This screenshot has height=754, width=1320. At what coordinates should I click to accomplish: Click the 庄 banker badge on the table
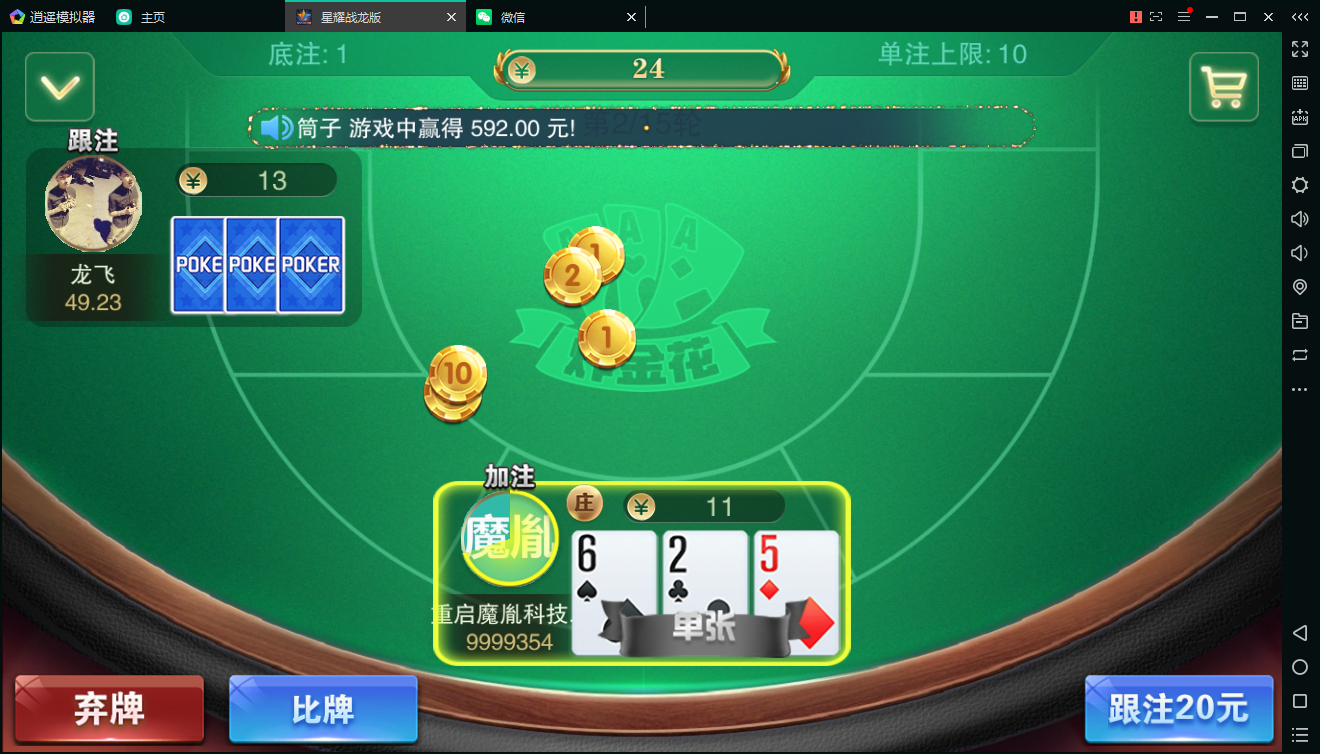[585, 504]
